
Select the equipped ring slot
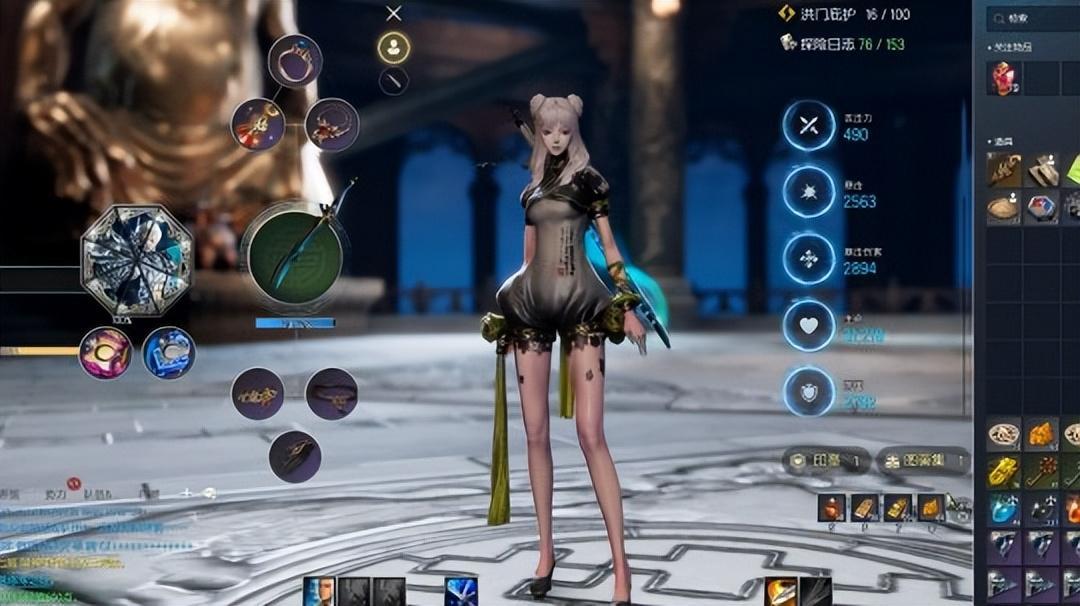(294, 60)
